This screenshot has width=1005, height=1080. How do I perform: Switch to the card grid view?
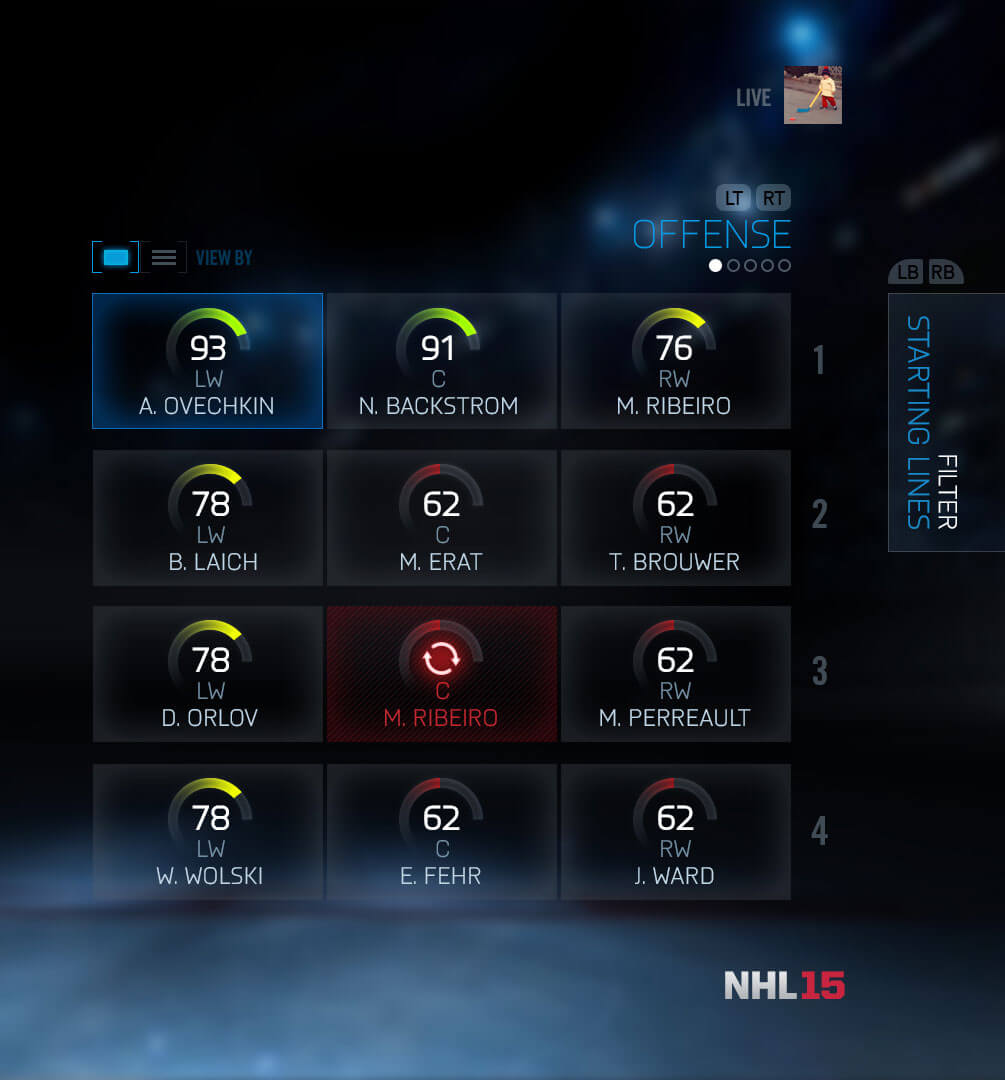116,258
